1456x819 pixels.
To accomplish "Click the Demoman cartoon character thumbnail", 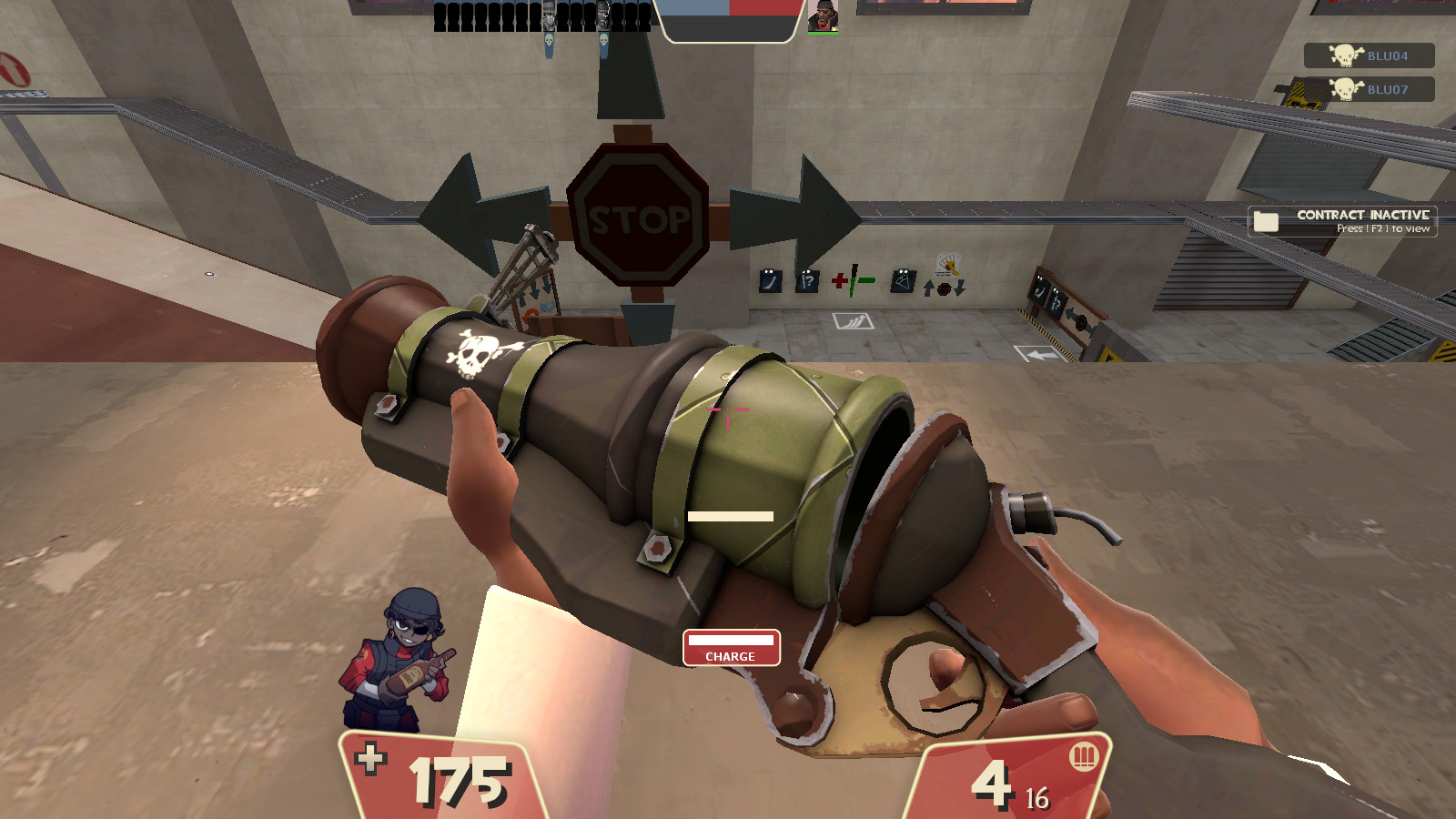I will (400, 664).
